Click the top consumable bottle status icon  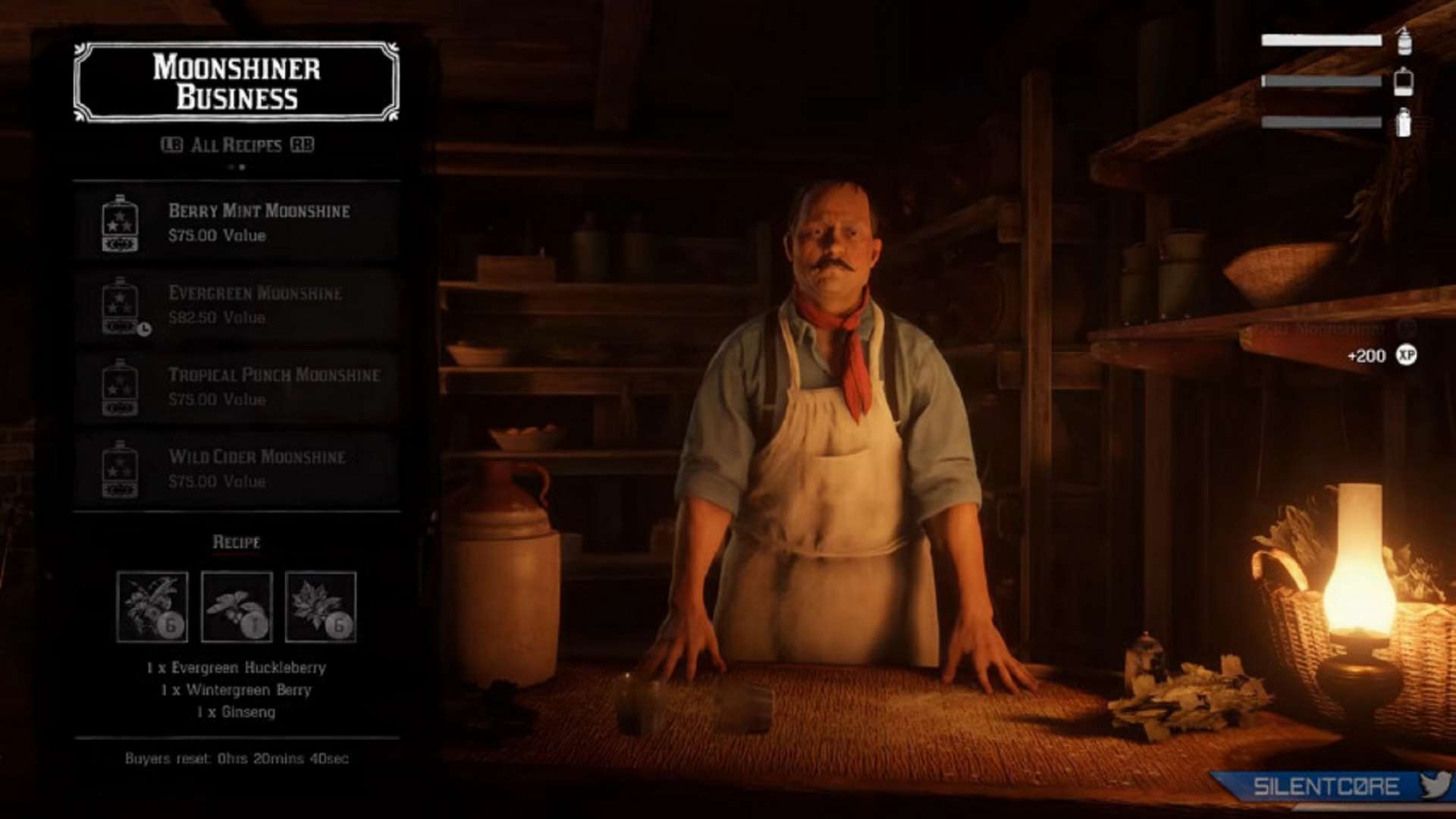1402,43
